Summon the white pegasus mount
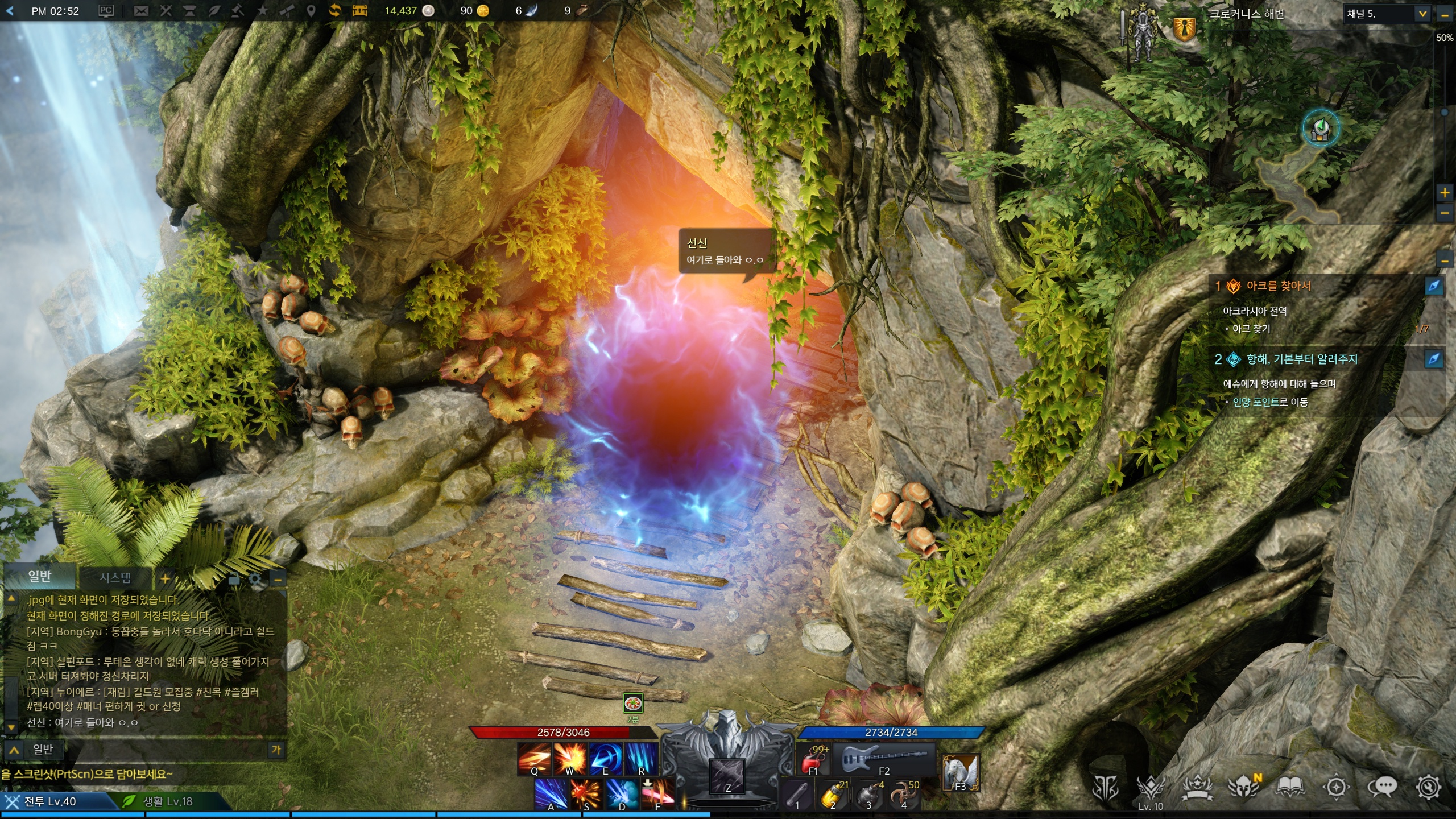This screenshot has width=1456, height=819. pos(960,772)
